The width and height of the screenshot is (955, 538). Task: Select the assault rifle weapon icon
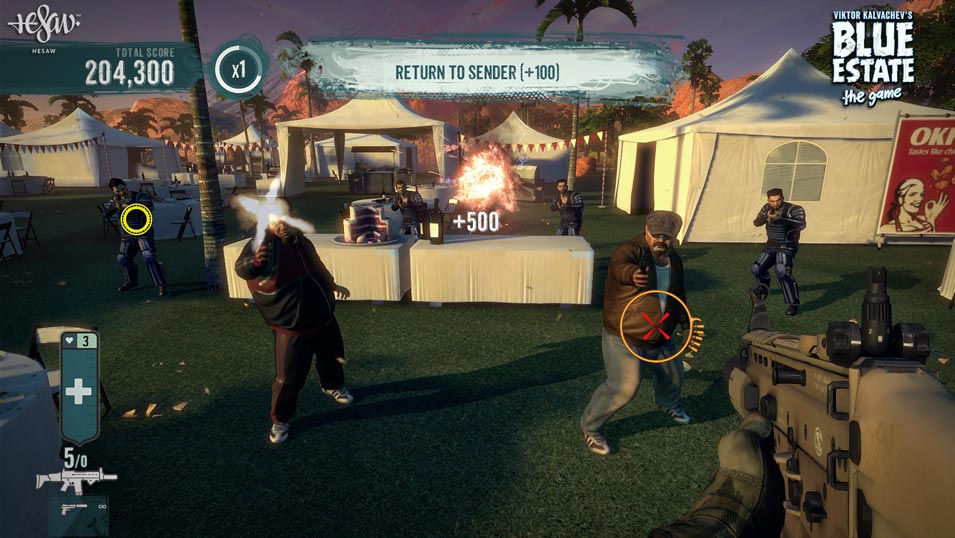76,480
